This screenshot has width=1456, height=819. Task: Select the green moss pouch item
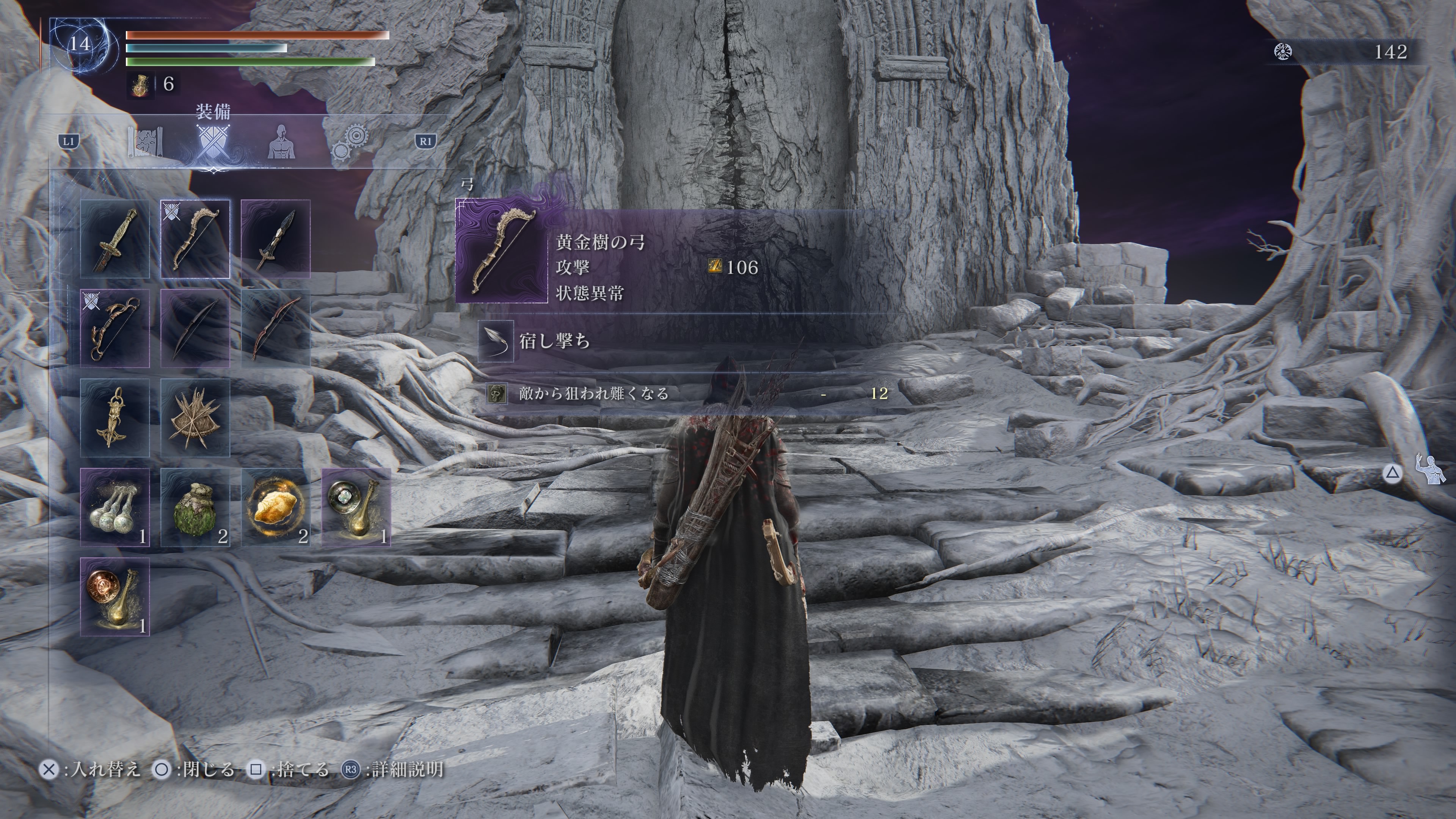click(x=195, y=507)
